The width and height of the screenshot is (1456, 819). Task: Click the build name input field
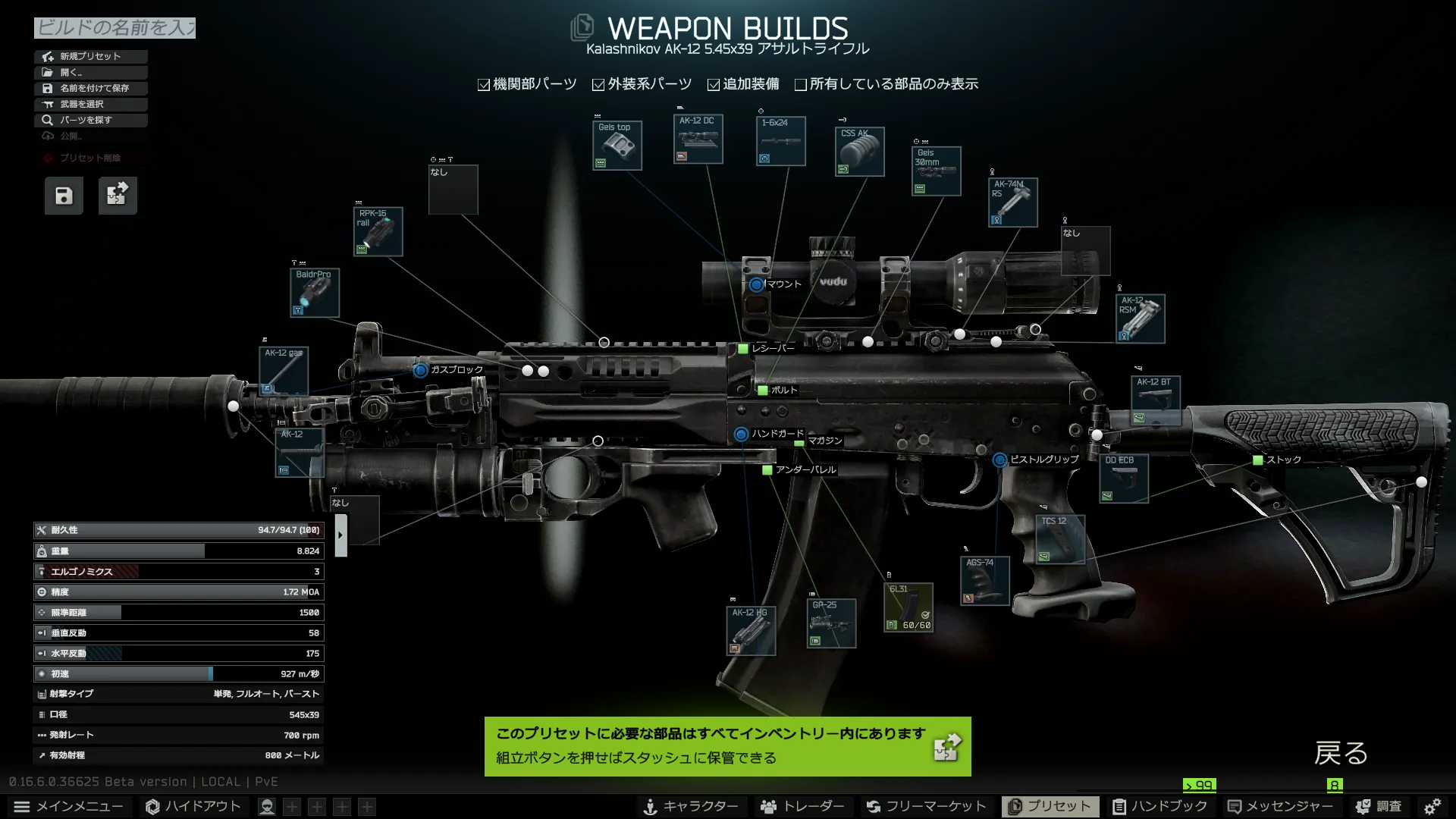115,28
